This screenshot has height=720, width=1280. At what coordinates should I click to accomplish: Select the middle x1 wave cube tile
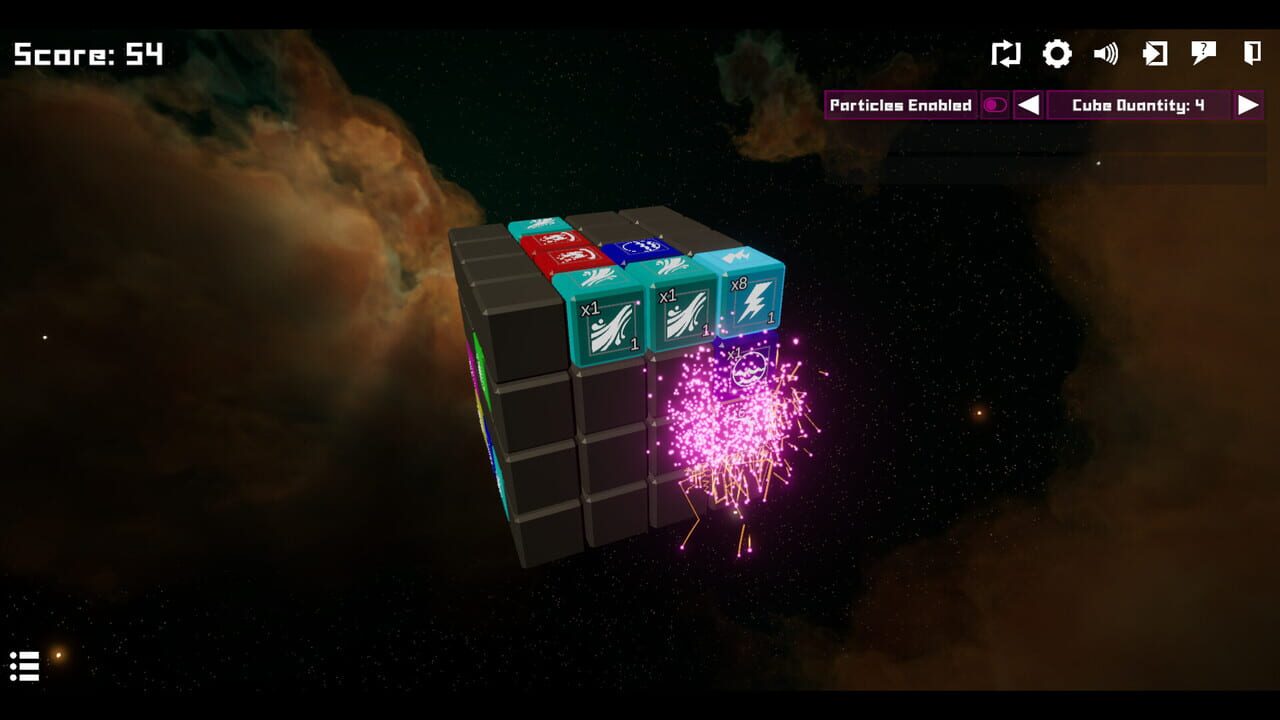682,316
